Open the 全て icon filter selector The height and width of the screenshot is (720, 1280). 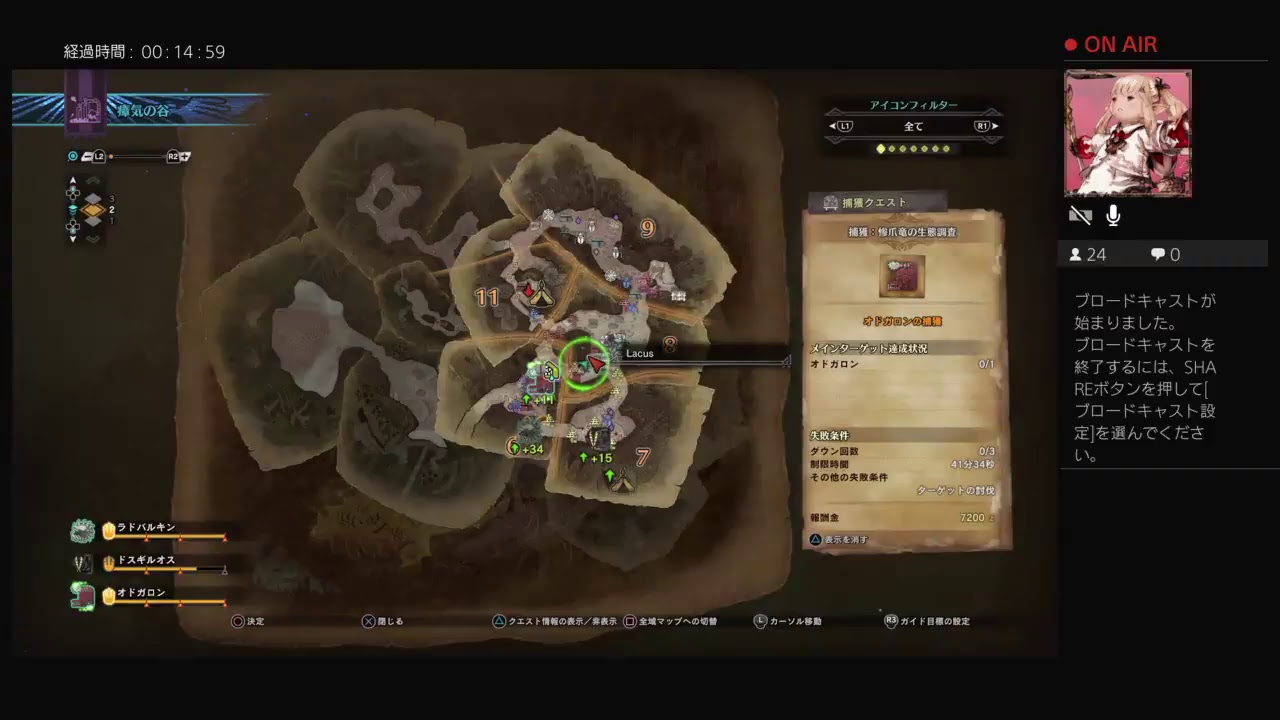pyautogui.click(x=913, y=125)
